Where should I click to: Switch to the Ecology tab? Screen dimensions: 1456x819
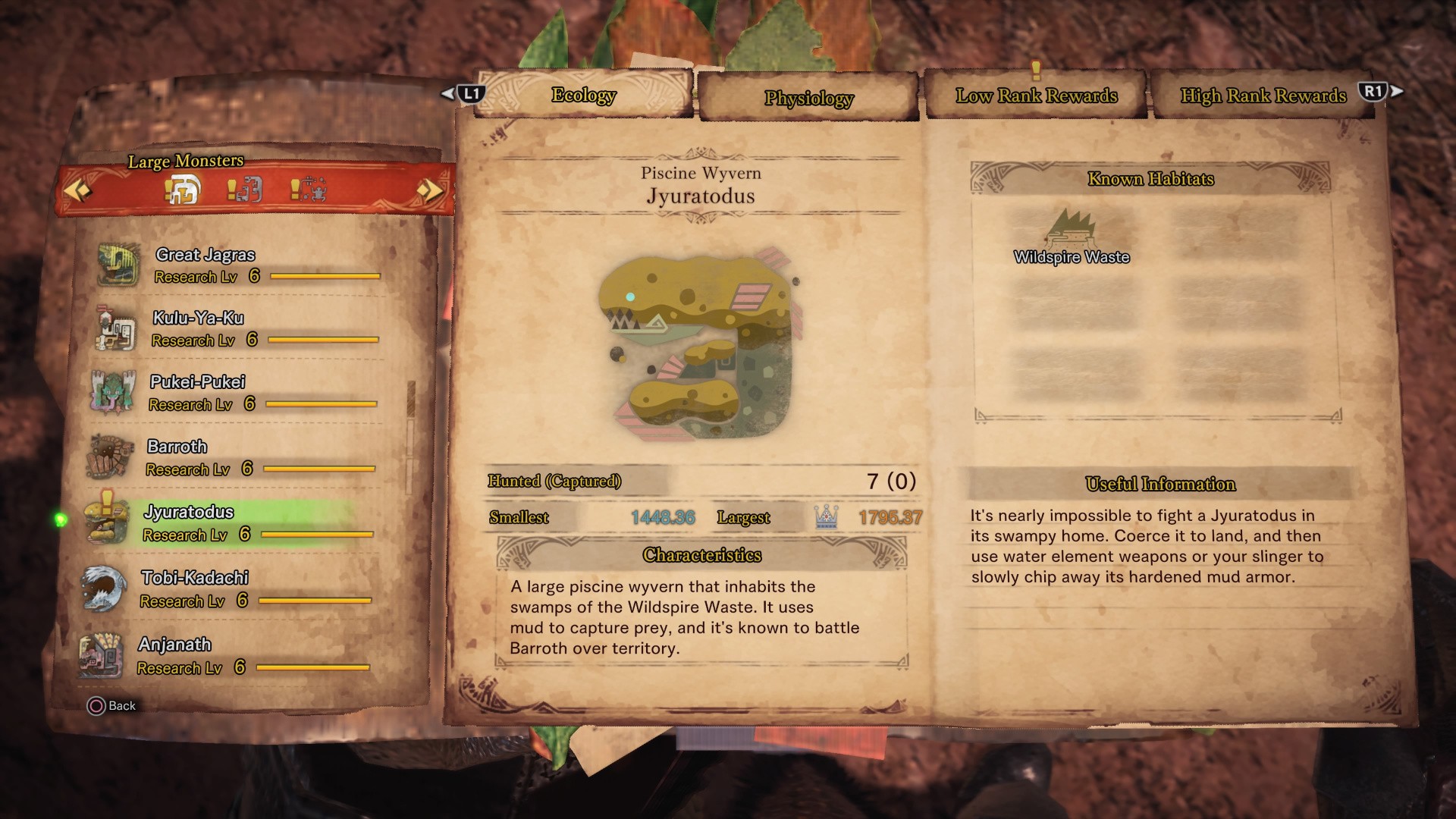583,96
